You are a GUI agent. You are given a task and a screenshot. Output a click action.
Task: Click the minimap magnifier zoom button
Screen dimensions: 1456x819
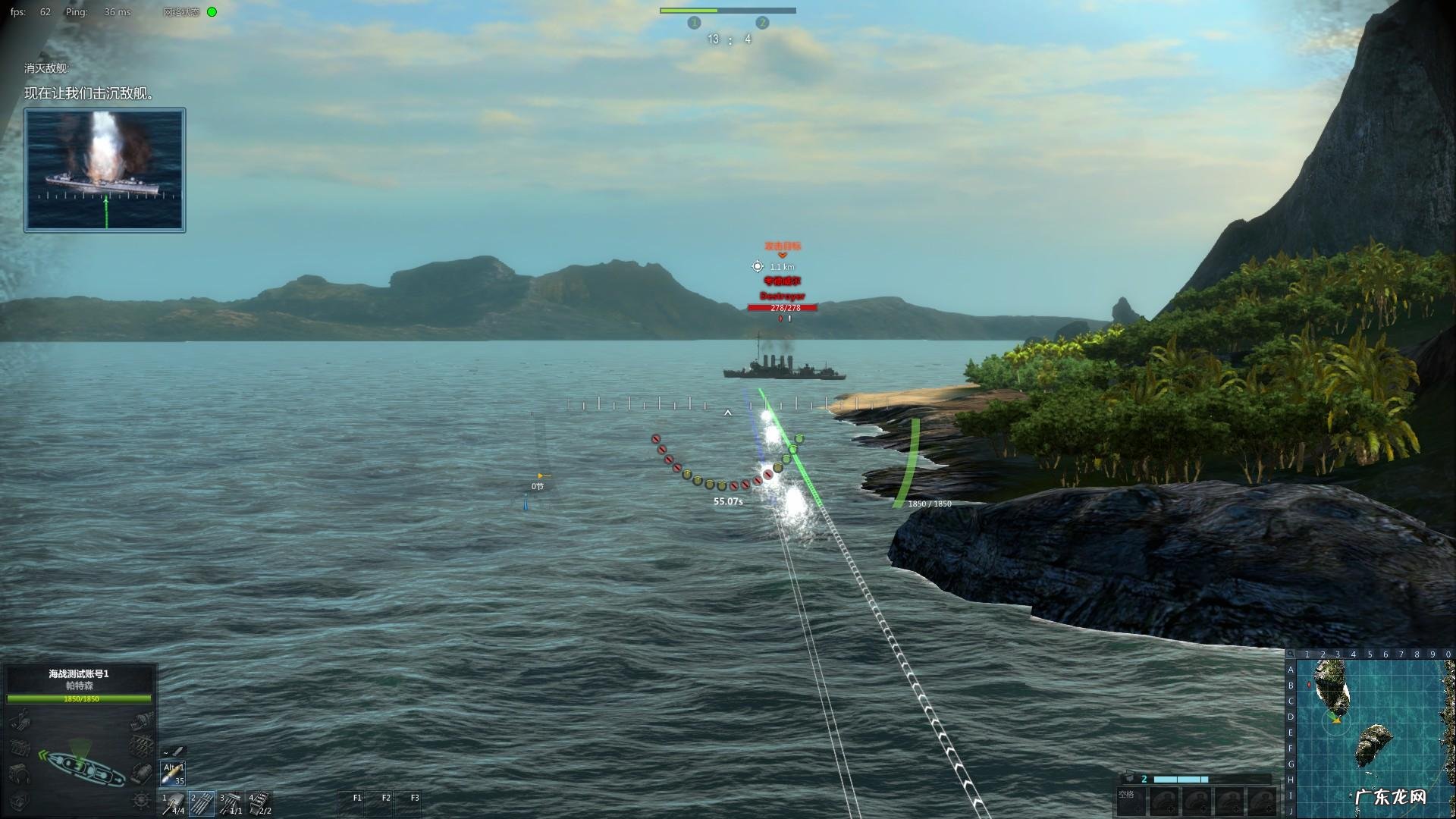click(x=1291, y=654)
